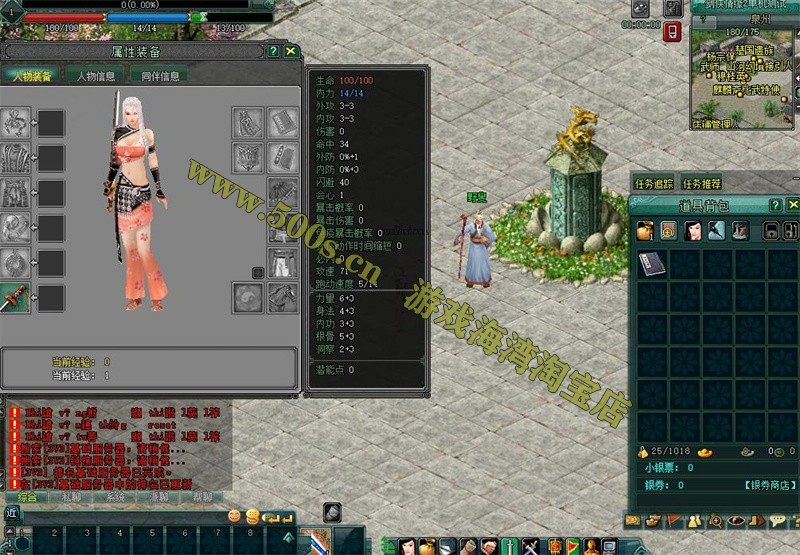Click the red phone icon near the timer
This screenshot has width=800, height=555.
(x=673, y=32)
